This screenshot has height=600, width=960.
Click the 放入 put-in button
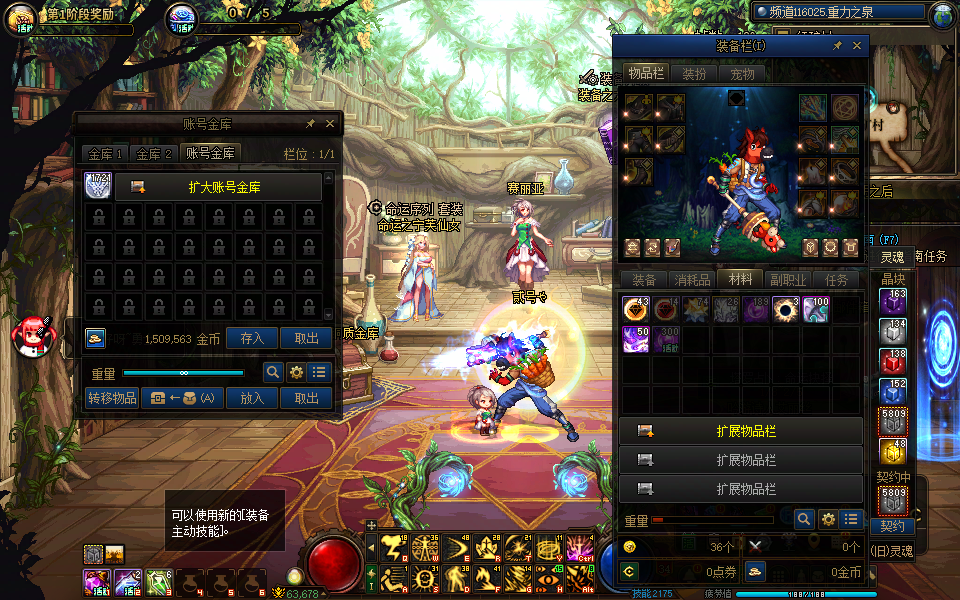[252, 397]
